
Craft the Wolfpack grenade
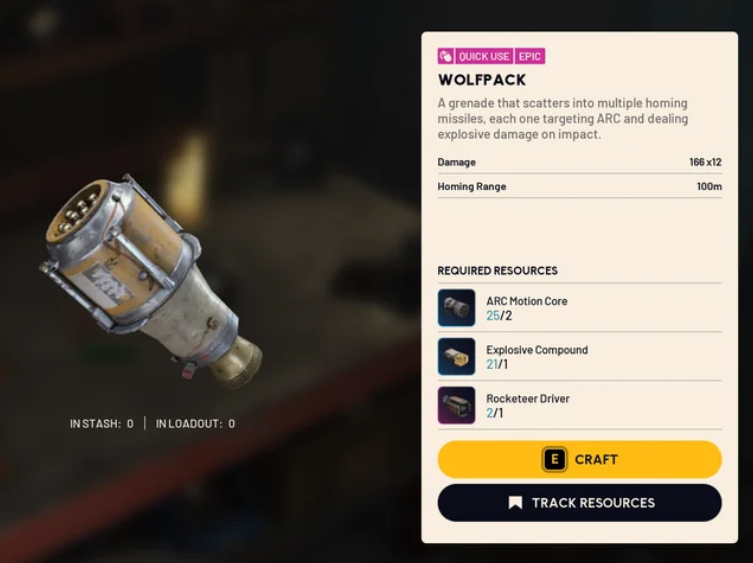579,459
